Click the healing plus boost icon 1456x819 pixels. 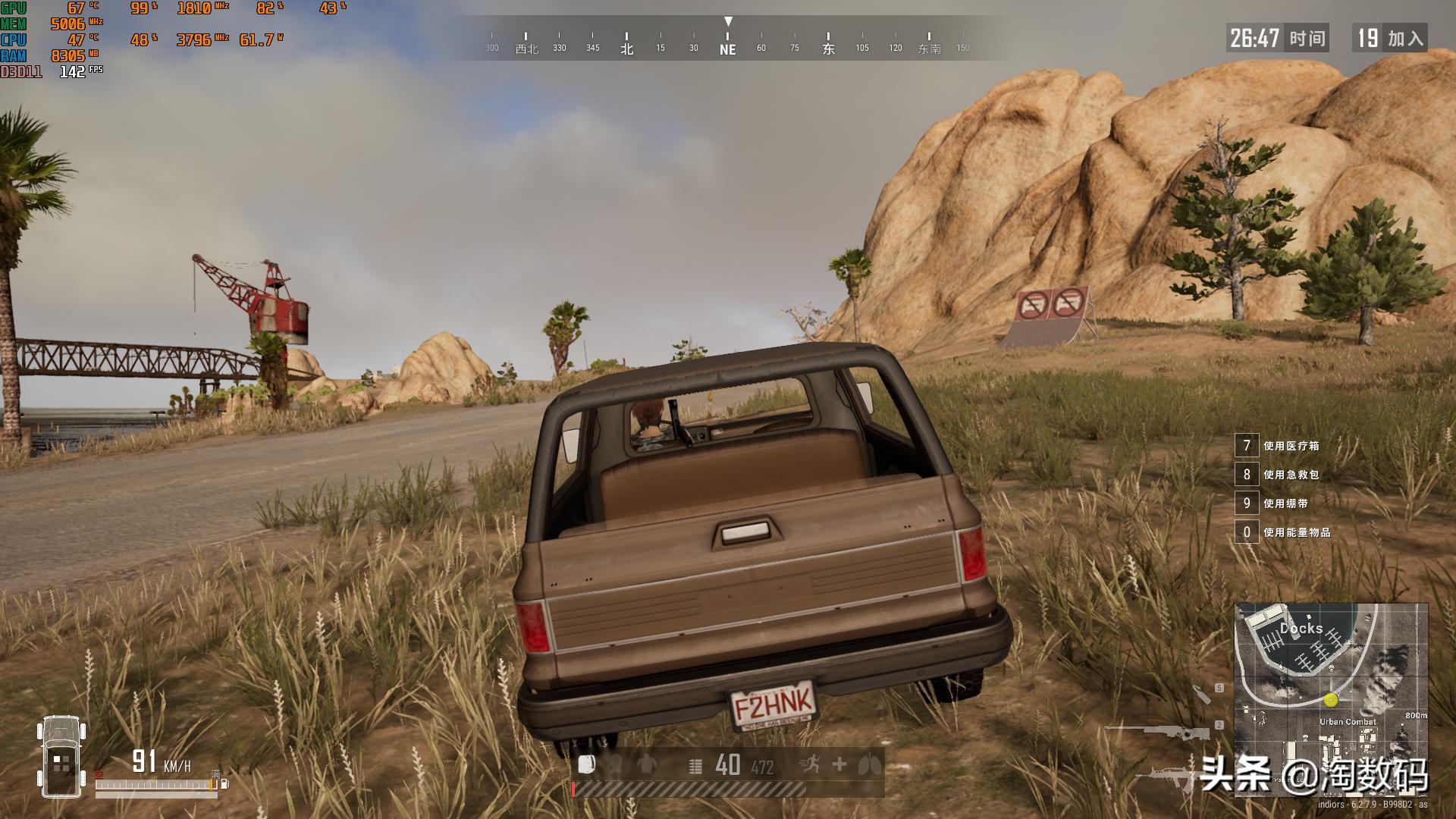pyautogui.click(x=839, y=764)
